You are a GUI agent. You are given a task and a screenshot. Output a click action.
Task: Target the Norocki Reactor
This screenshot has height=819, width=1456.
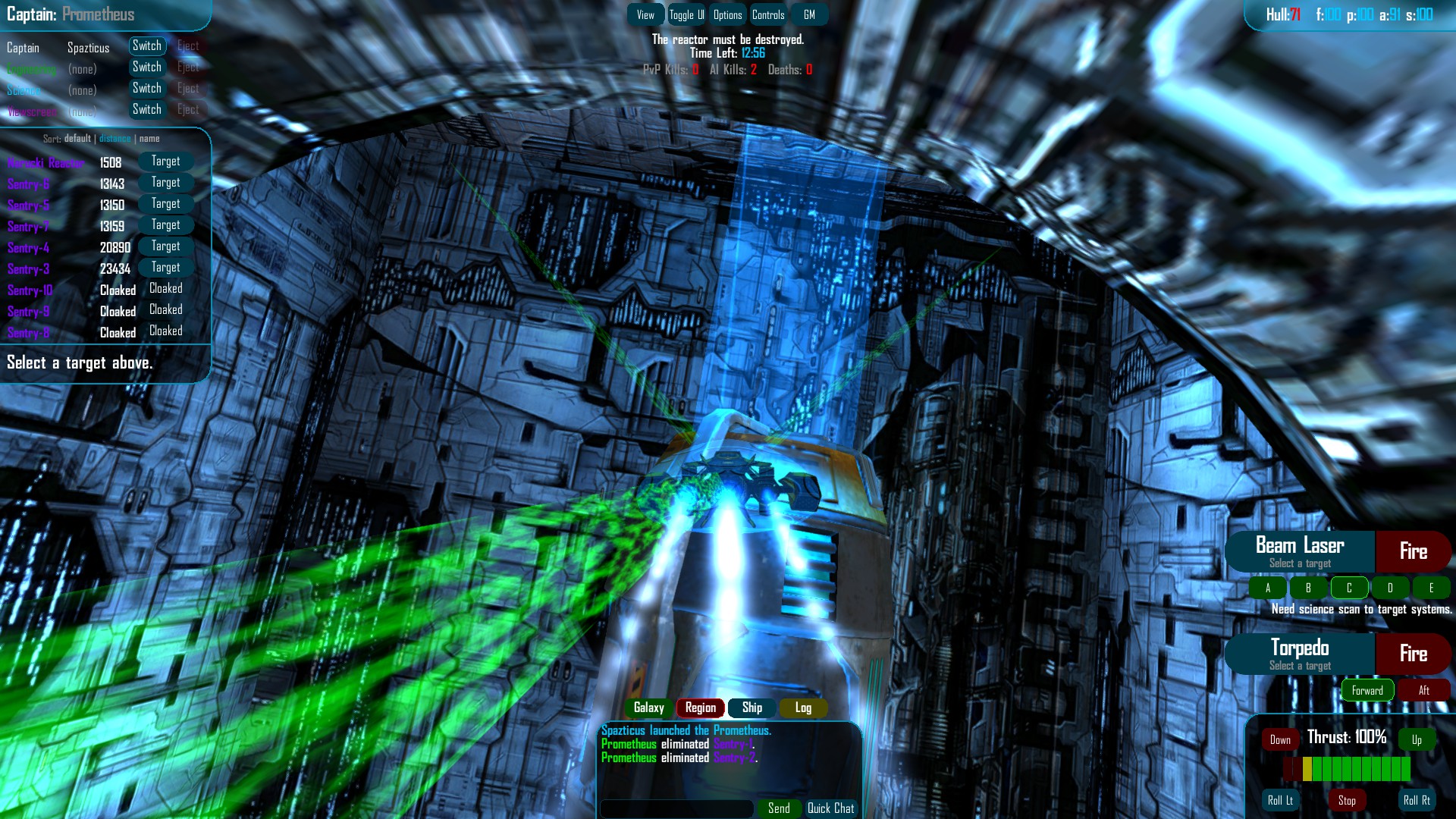coord(165,161)
